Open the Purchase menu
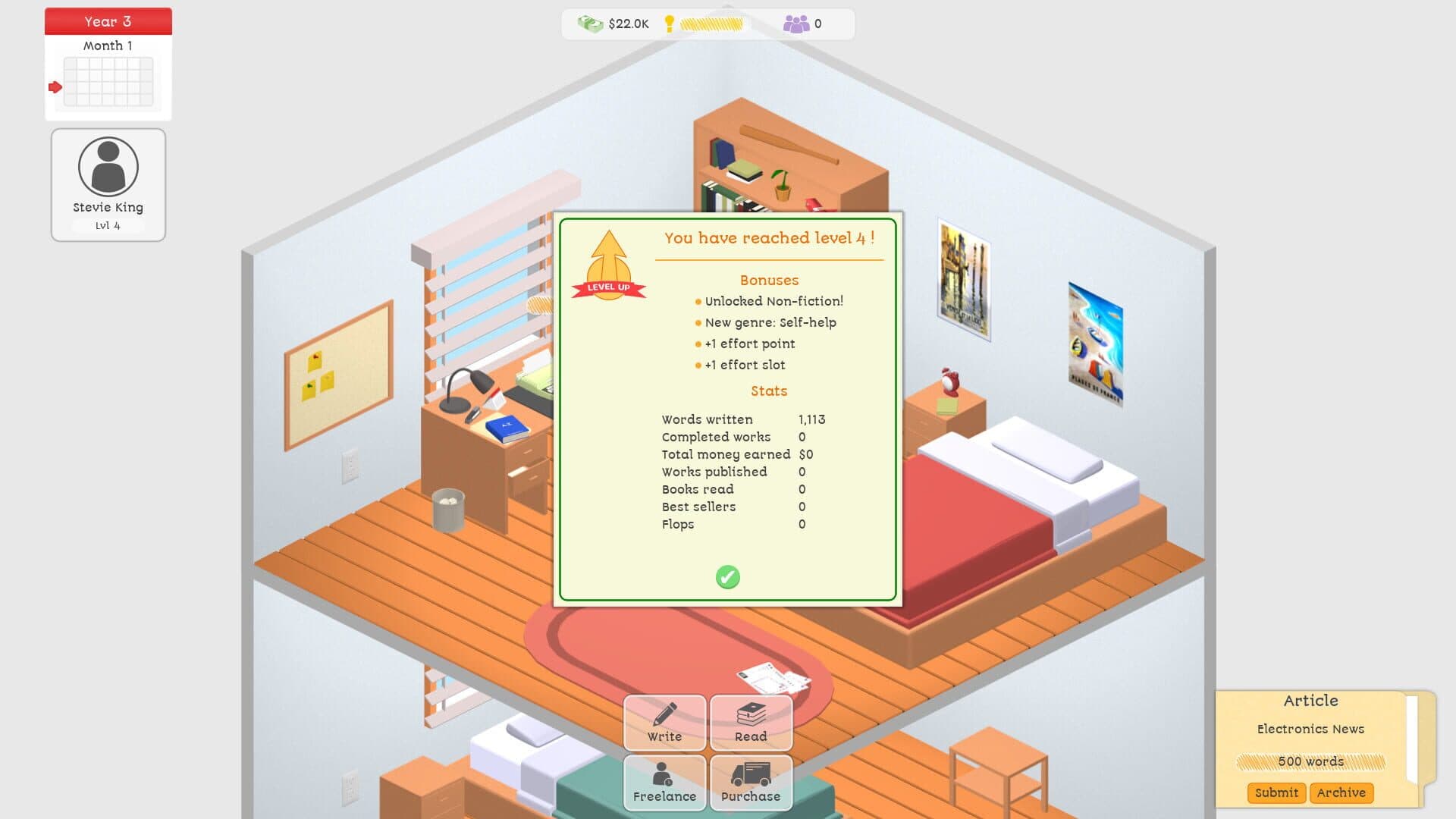1456x819 pixels. [751, 783]
